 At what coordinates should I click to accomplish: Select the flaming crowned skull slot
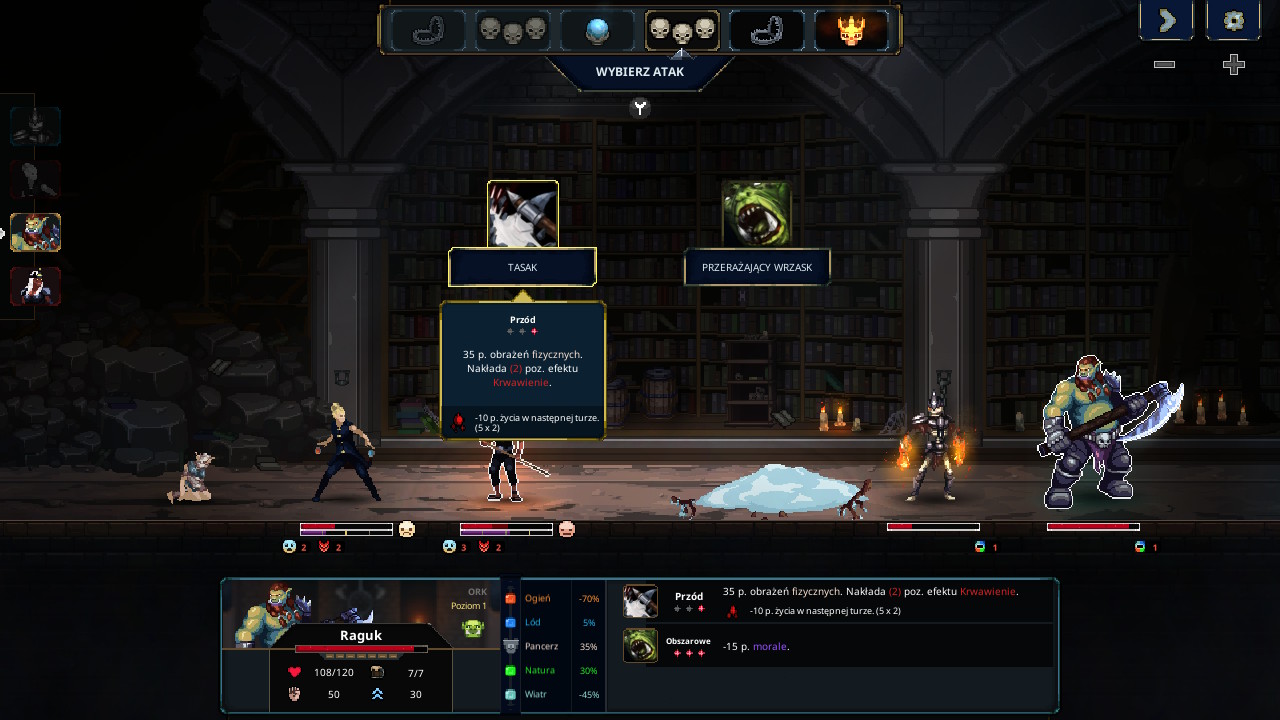pyautogui.click(x=851, y=31)
